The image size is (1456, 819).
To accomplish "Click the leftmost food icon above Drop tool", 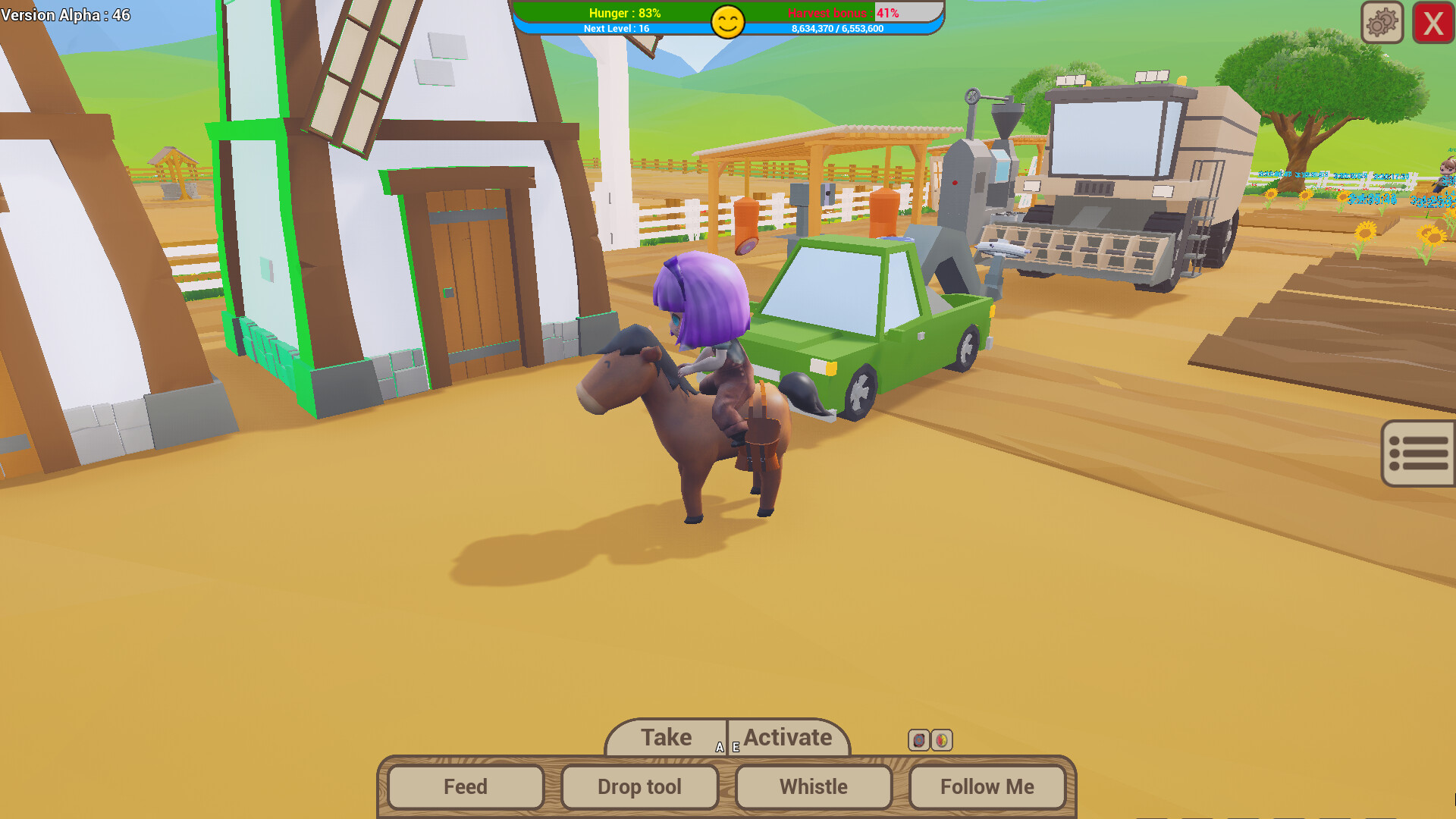I will click(x=920, y=740).
